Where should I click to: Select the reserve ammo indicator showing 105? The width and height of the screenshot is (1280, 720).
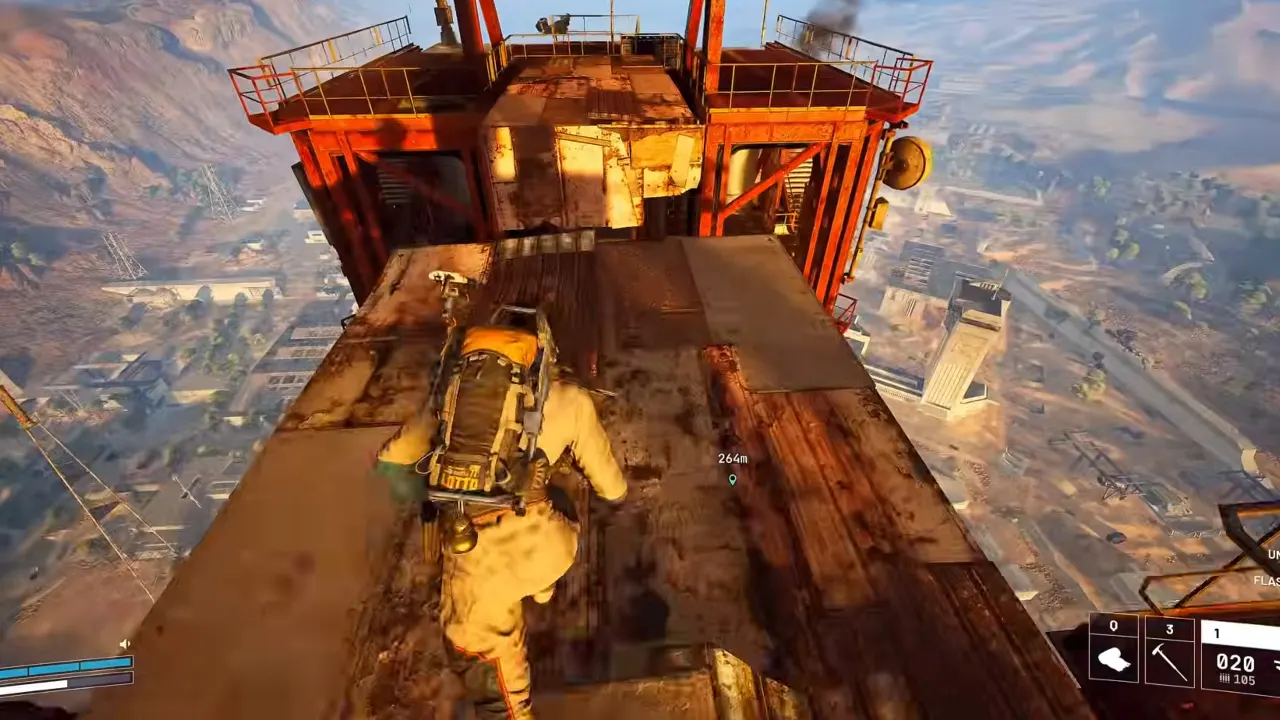click(x=1246, y=678)
